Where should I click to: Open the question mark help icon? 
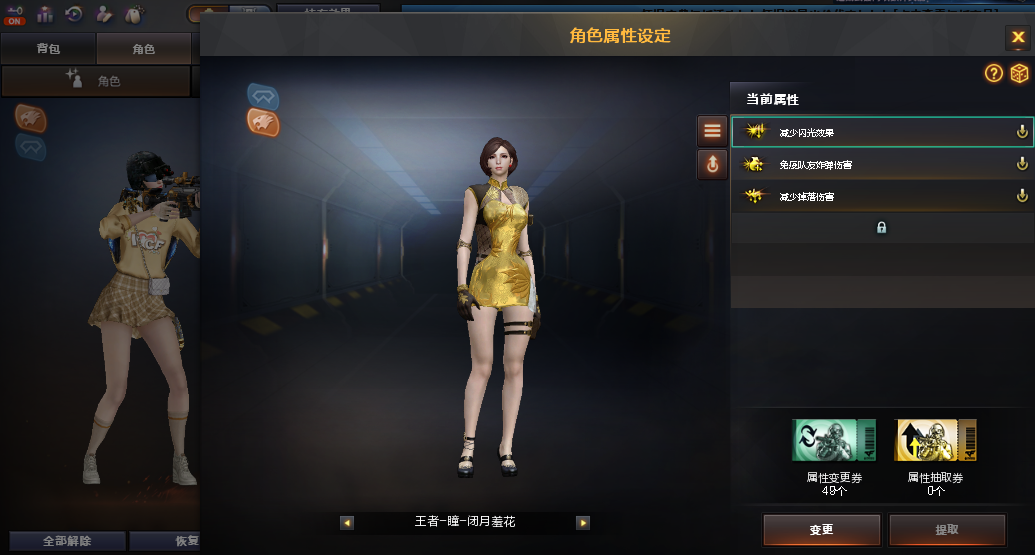tap(993, 73)
